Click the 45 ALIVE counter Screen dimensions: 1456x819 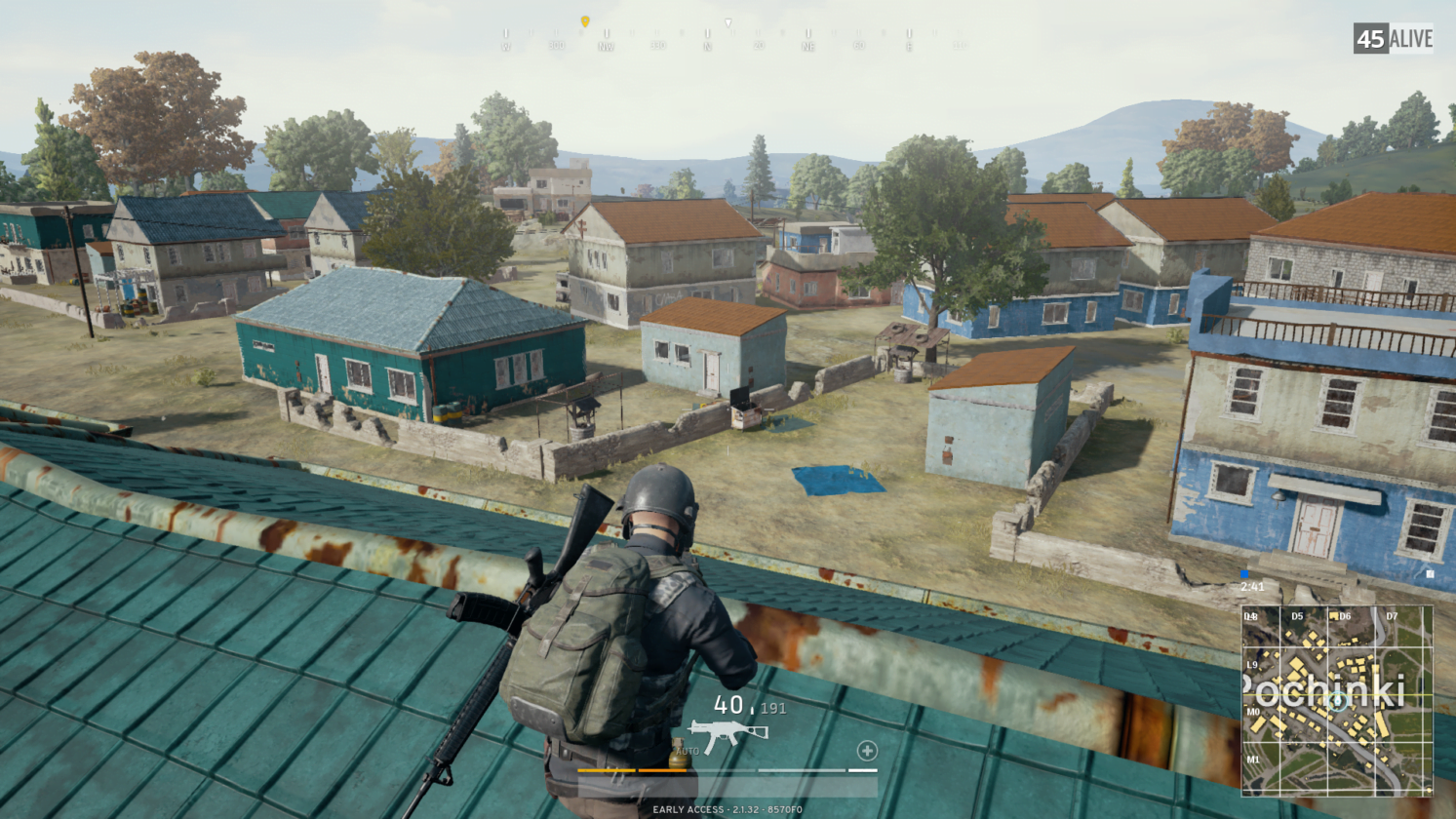(x=1392, y=39)
